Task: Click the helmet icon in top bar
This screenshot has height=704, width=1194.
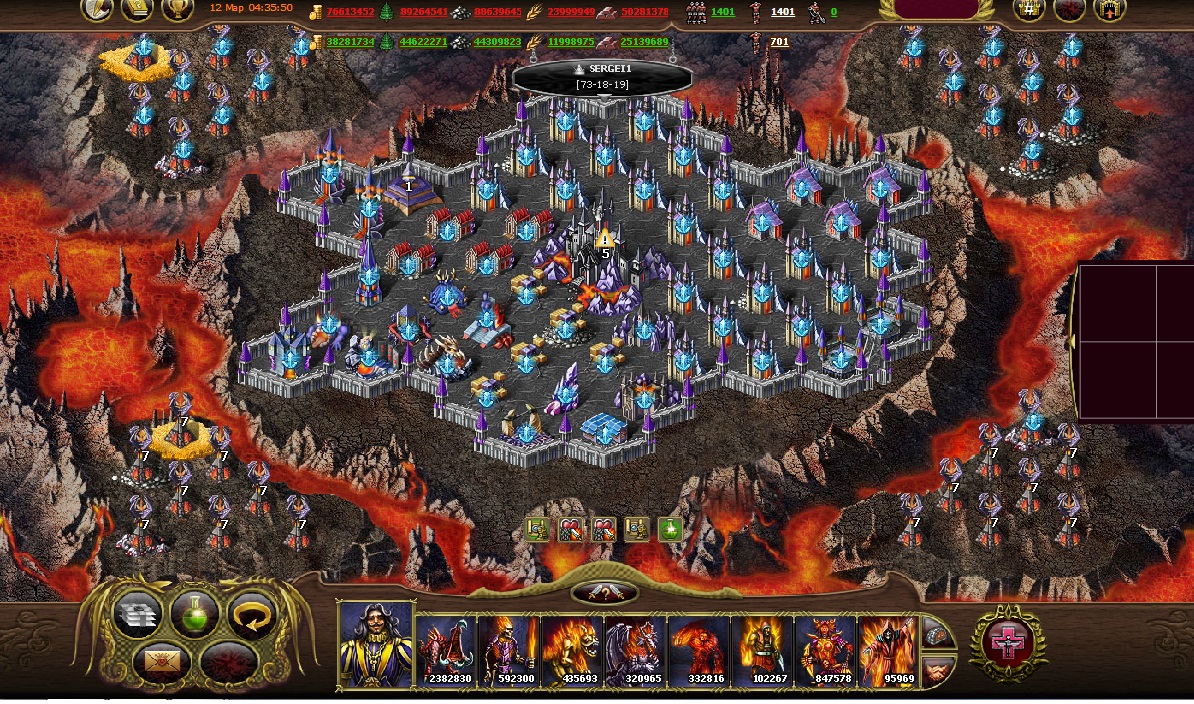Action: click(98, 10)
